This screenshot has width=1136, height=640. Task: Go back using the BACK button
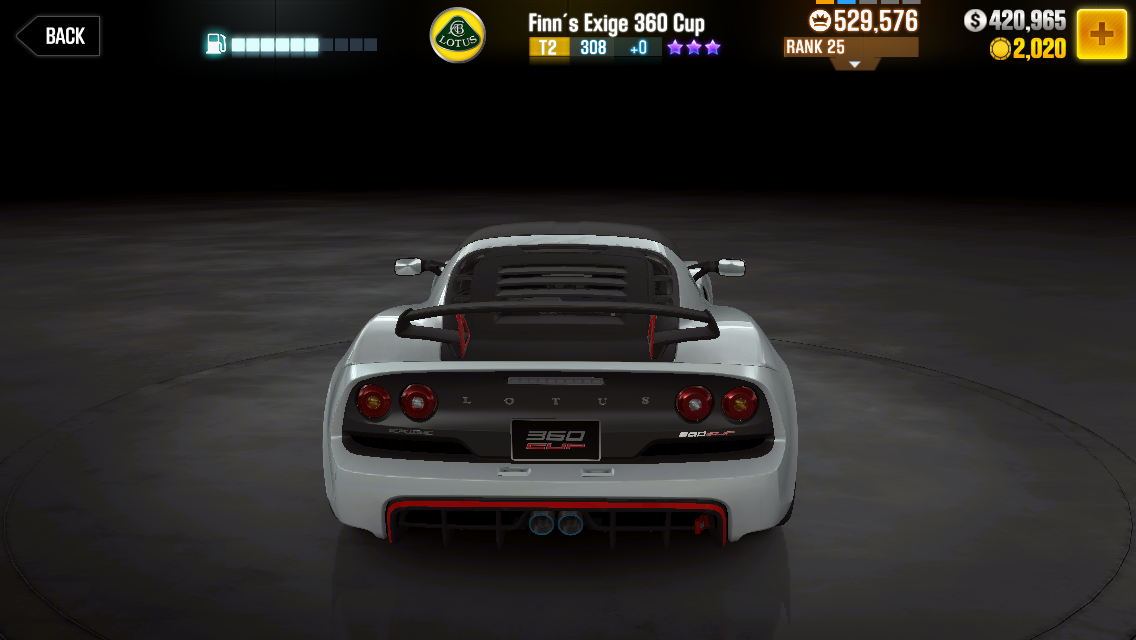click(58, 36)
